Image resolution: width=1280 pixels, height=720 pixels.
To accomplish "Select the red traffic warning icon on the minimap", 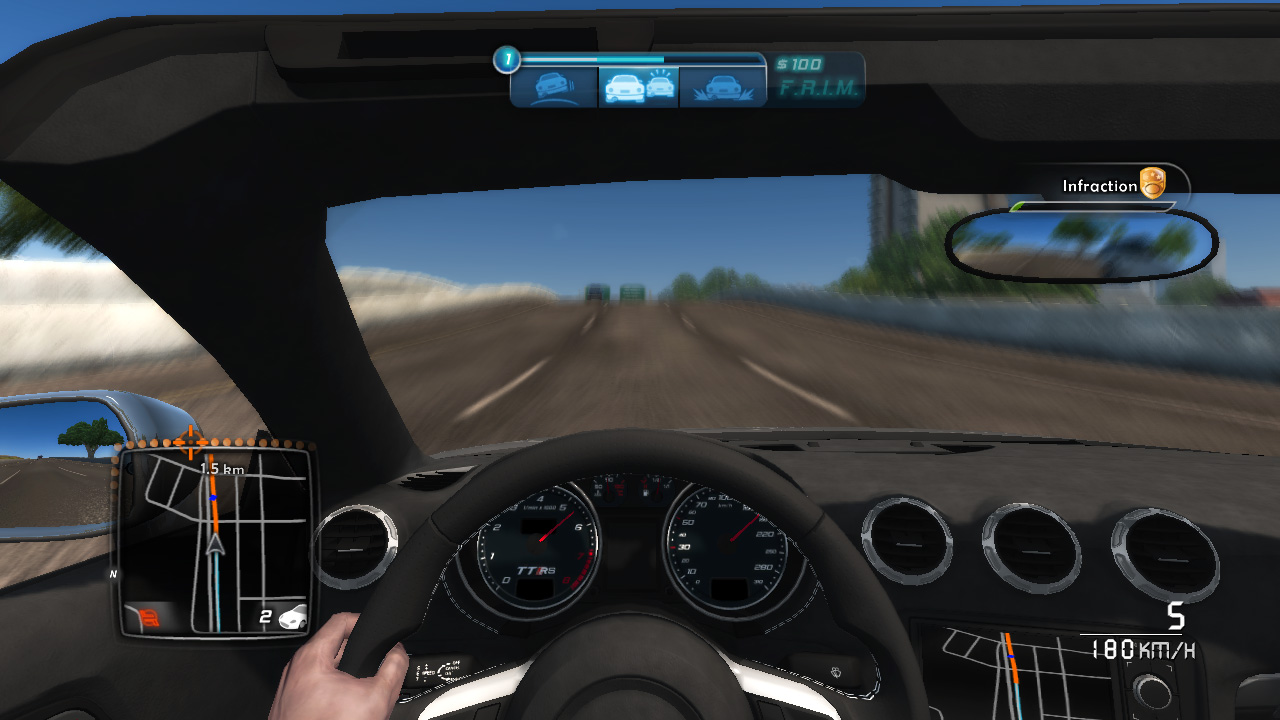I will (x=149, y=615).
